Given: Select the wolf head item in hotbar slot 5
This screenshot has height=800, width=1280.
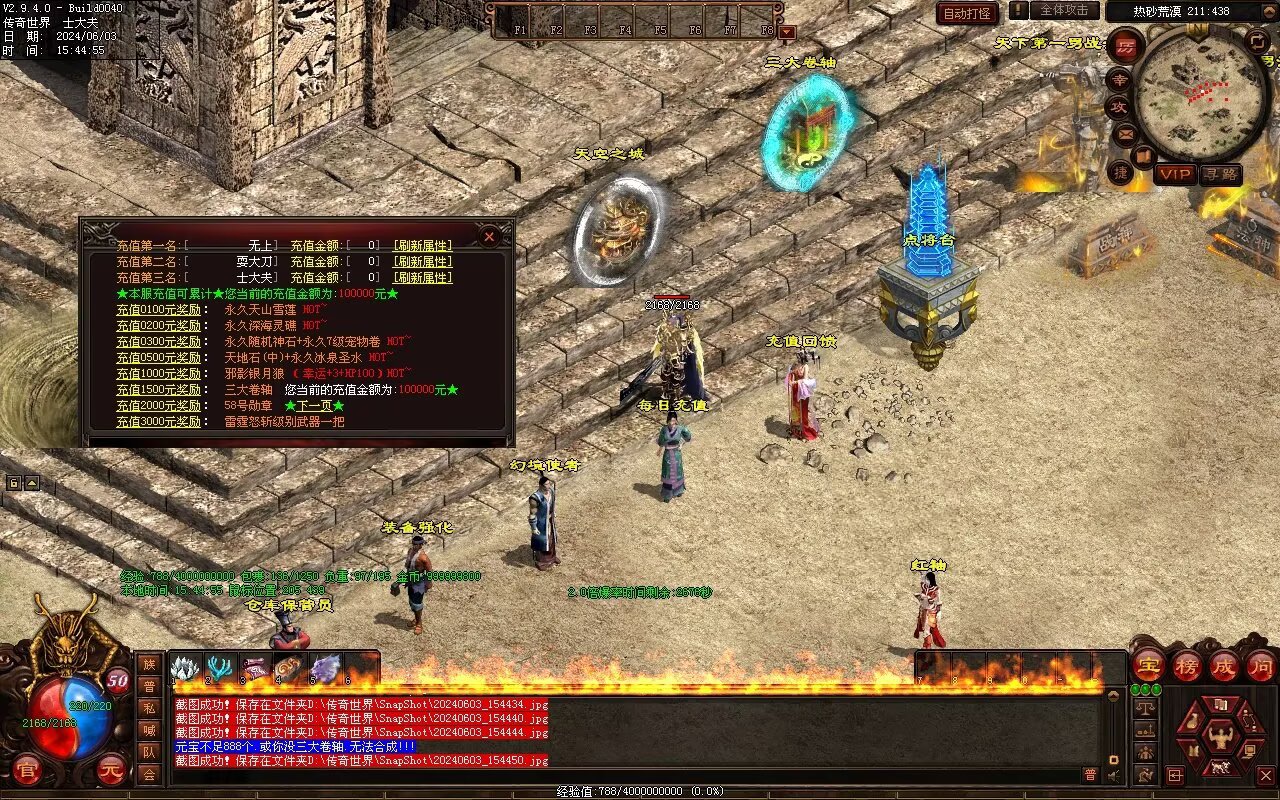Looking at the screenshot, I should [x=325, y=668].
